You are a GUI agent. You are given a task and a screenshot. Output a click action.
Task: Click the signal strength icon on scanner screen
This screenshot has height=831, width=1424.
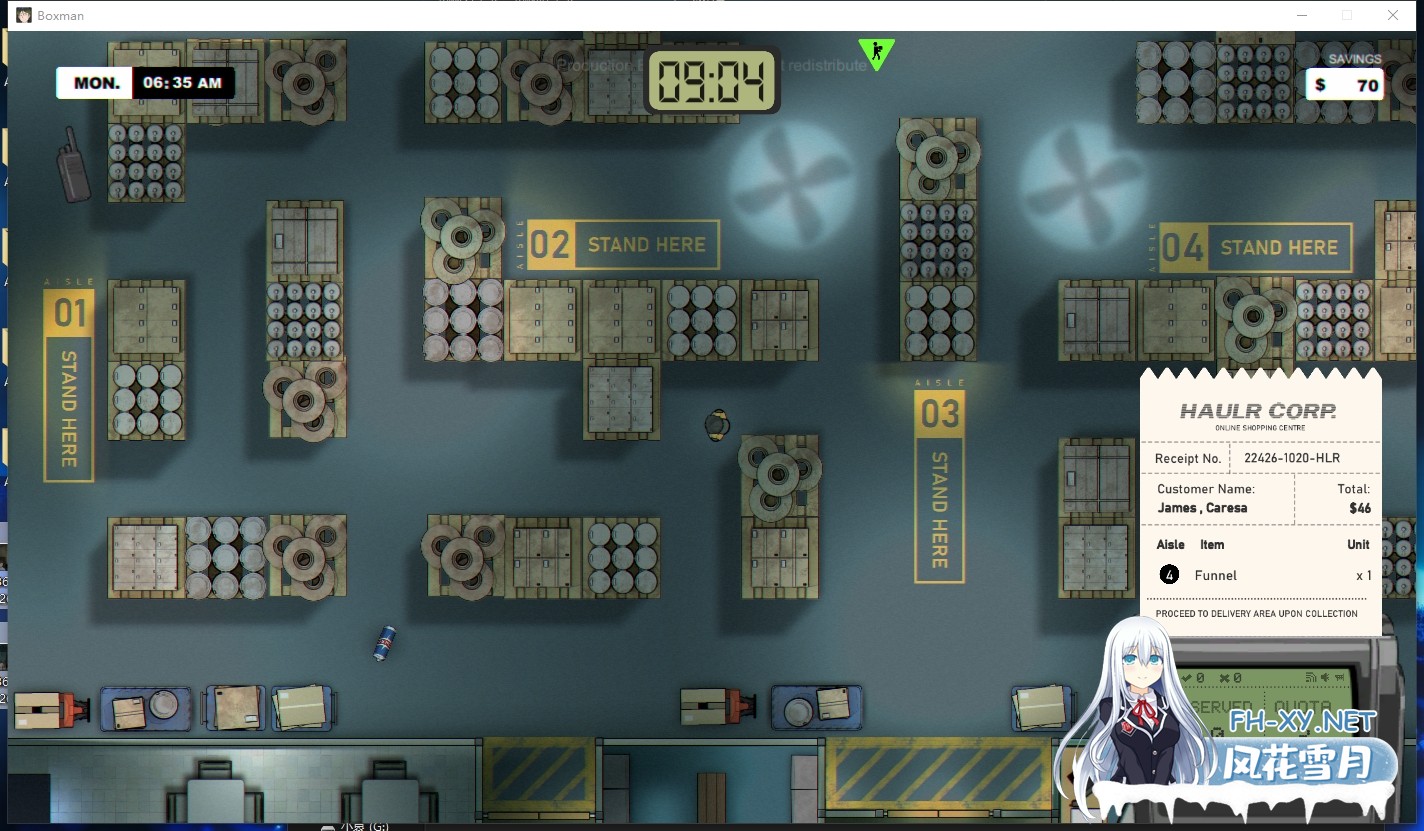tap(1310, 678)
